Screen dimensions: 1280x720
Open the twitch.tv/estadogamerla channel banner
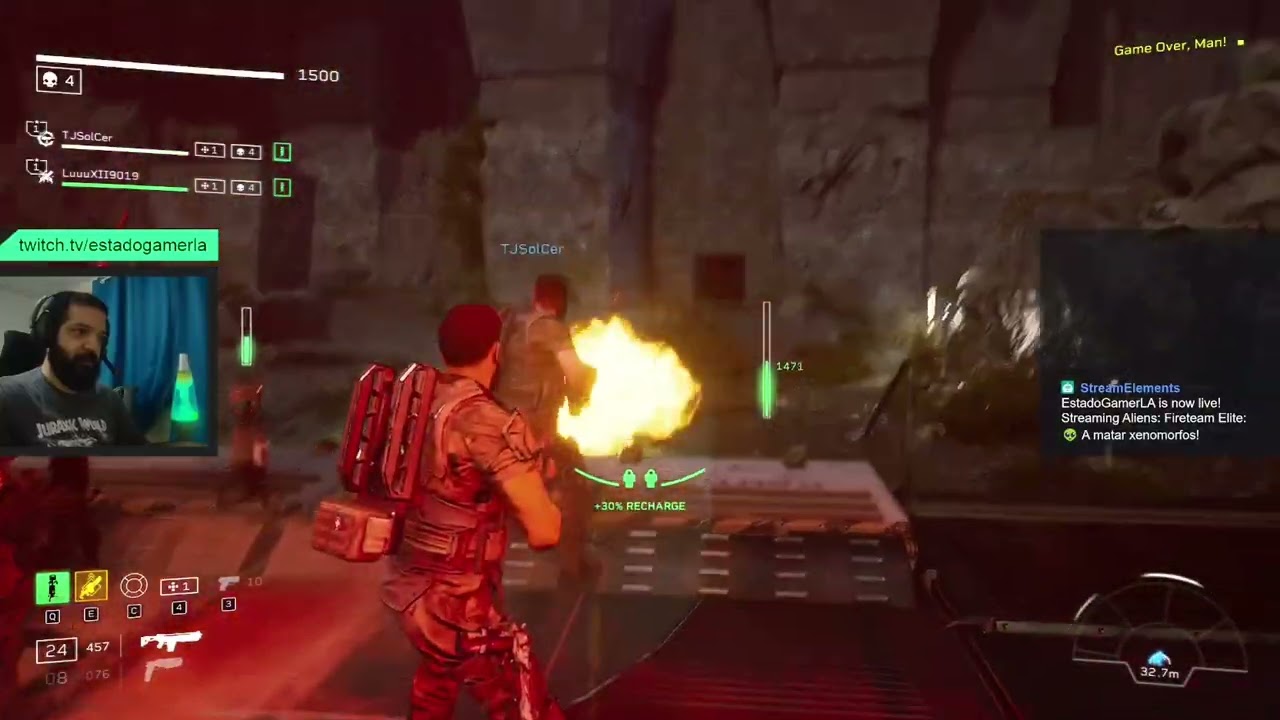tap(111, 245)
